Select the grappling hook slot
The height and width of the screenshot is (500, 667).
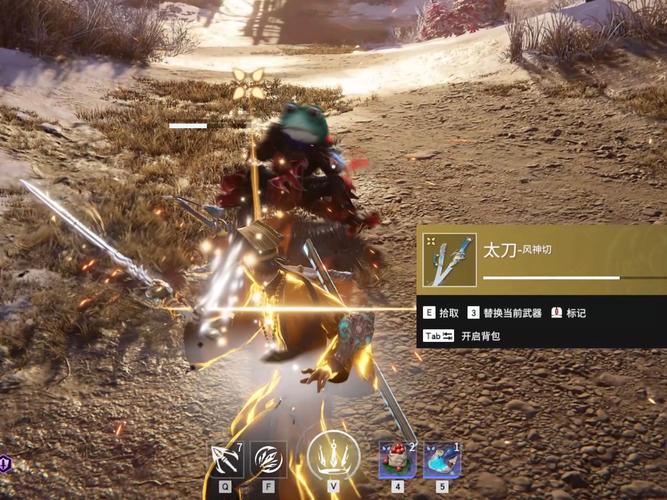[224, 459]
